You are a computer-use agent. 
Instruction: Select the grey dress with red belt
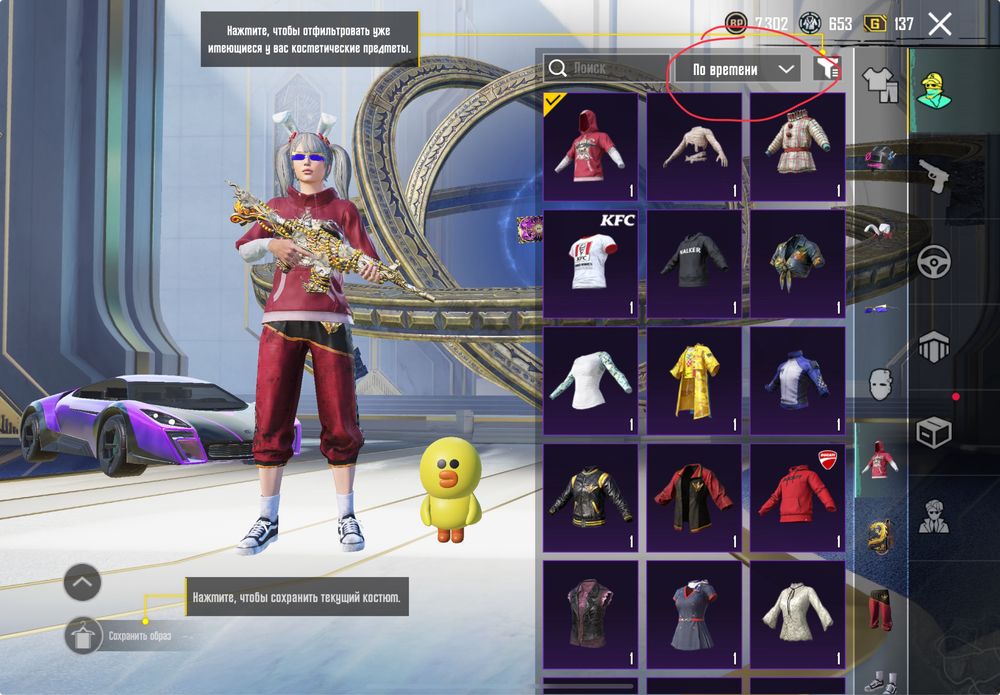click(694, 614)
